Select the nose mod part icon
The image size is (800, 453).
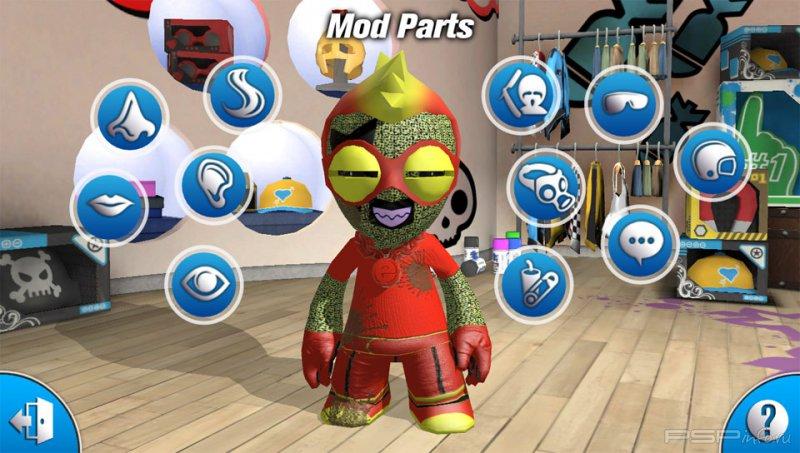[130, 115]
